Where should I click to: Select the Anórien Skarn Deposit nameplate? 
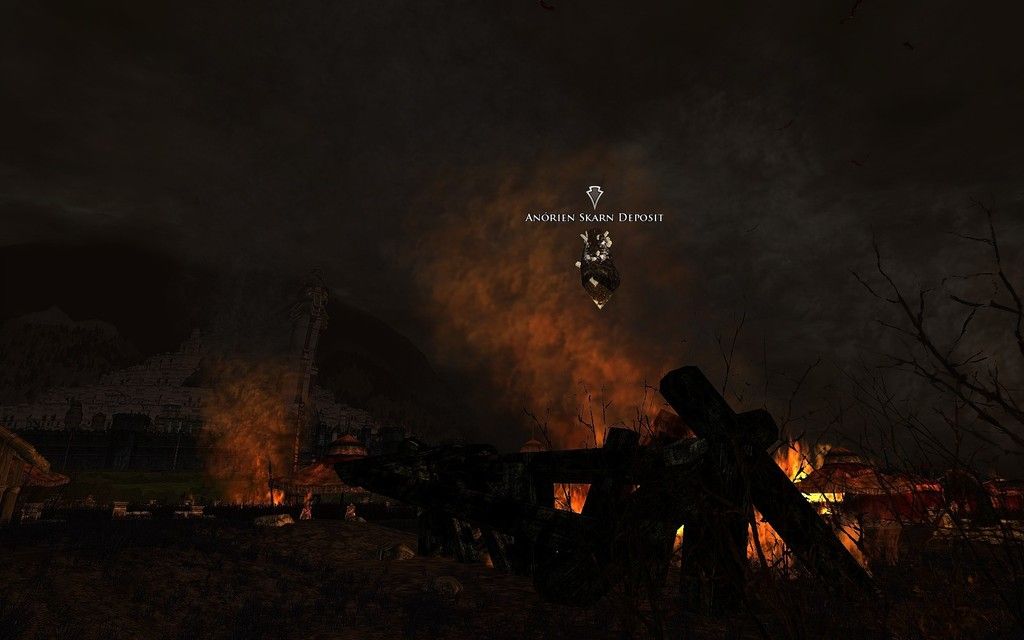pos(594,217)
